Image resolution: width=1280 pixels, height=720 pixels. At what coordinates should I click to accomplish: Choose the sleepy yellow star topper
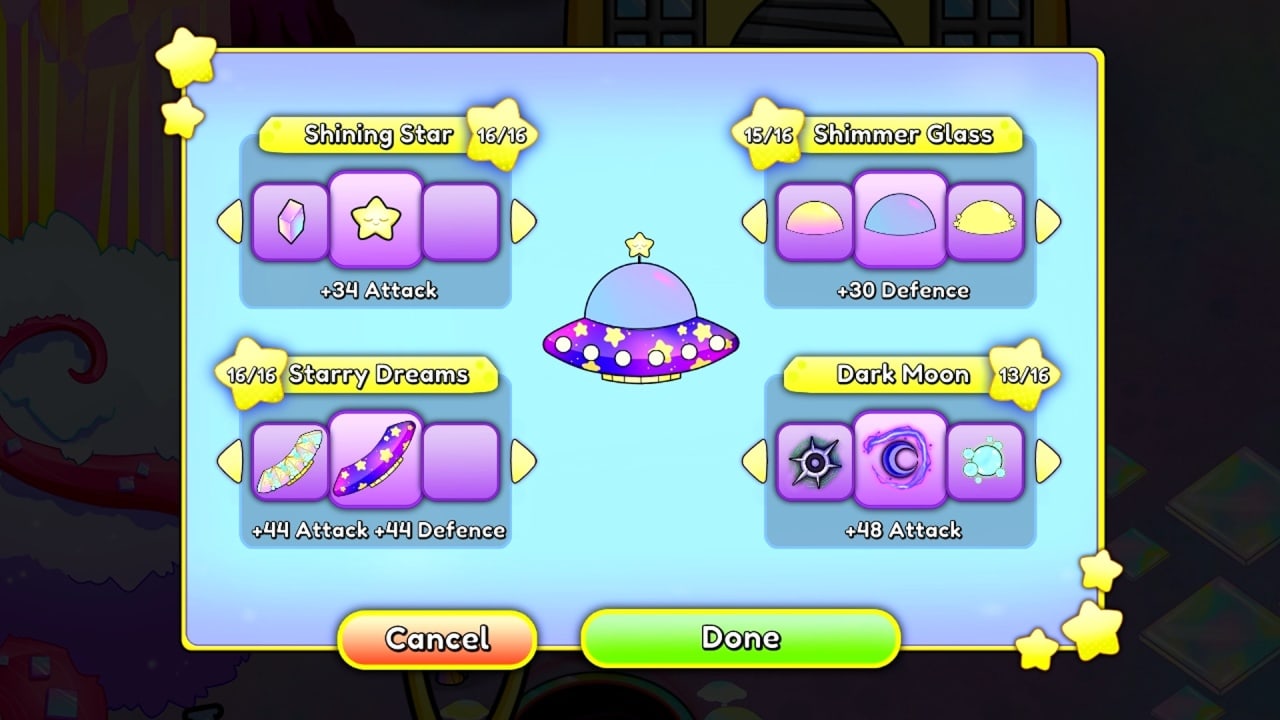[376, 219]
